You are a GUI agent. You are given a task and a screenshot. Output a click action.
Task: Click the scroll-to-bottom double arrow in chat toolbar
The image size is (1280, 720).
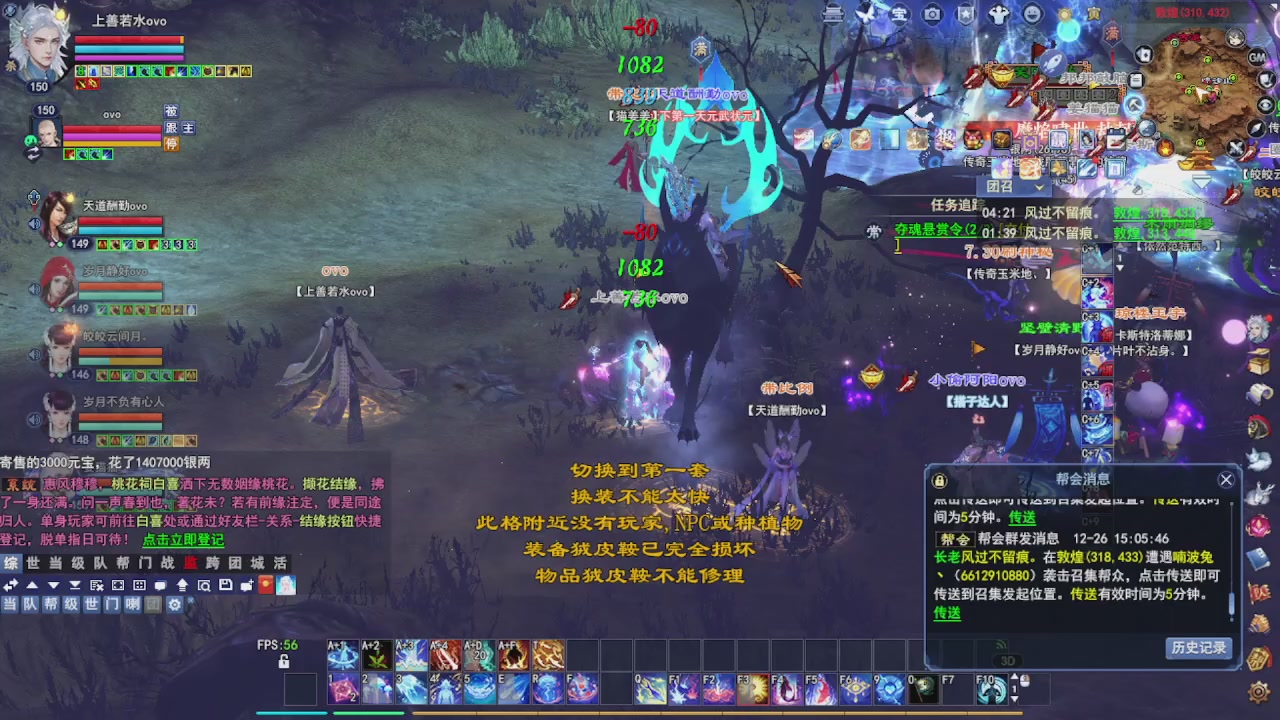click(75, 585)
